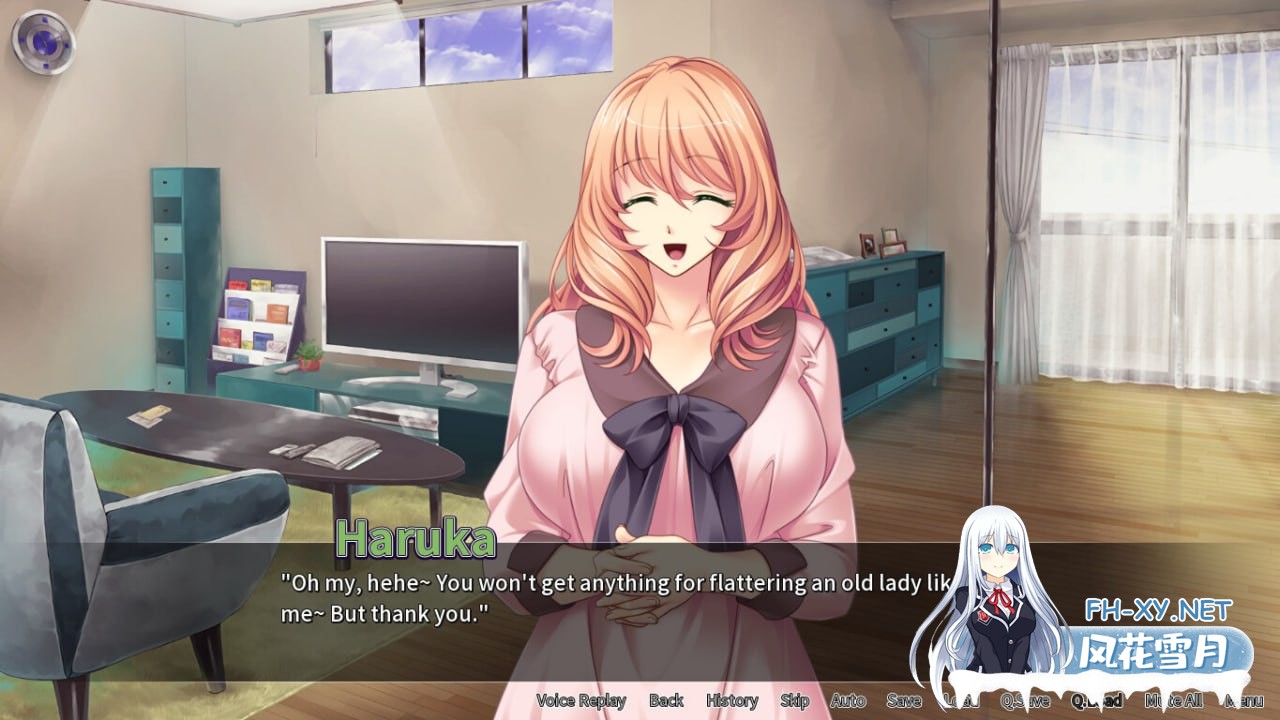
Task: Activate Skip to fast-forward dialogue
Action: click(x=795, y=701)
